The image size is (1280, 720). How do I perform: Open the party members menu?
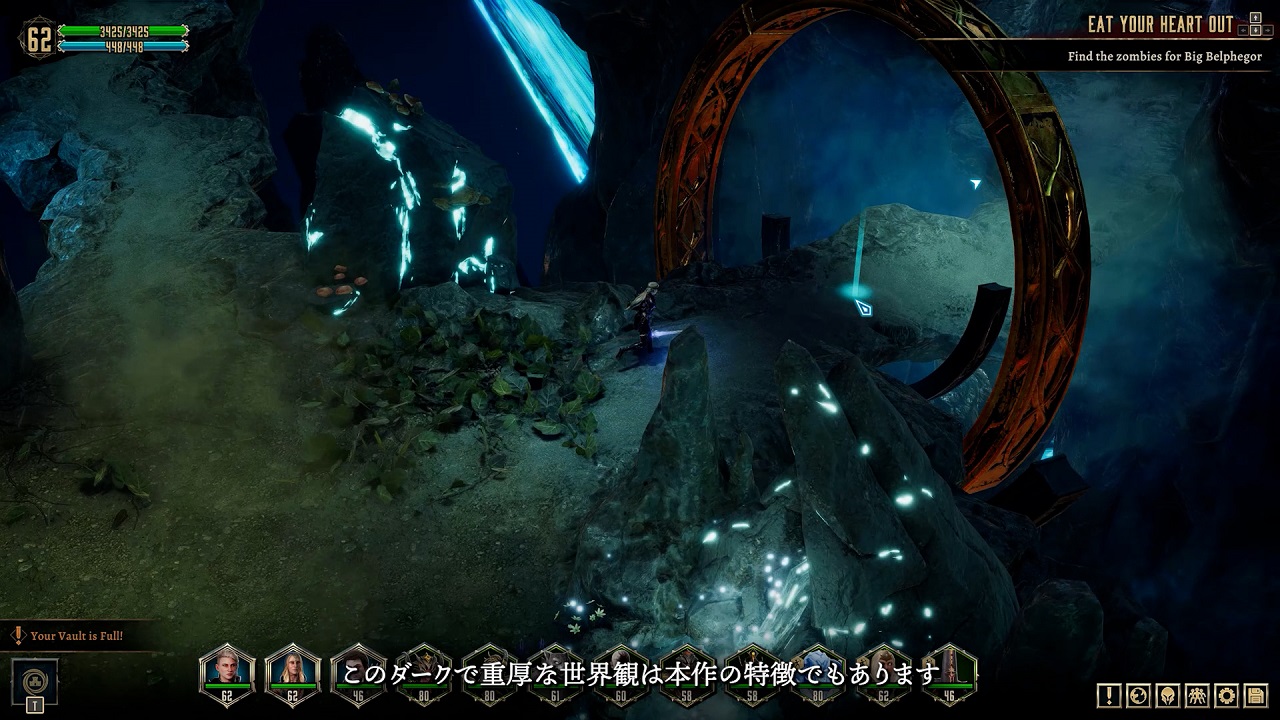tap(1196, 695)
